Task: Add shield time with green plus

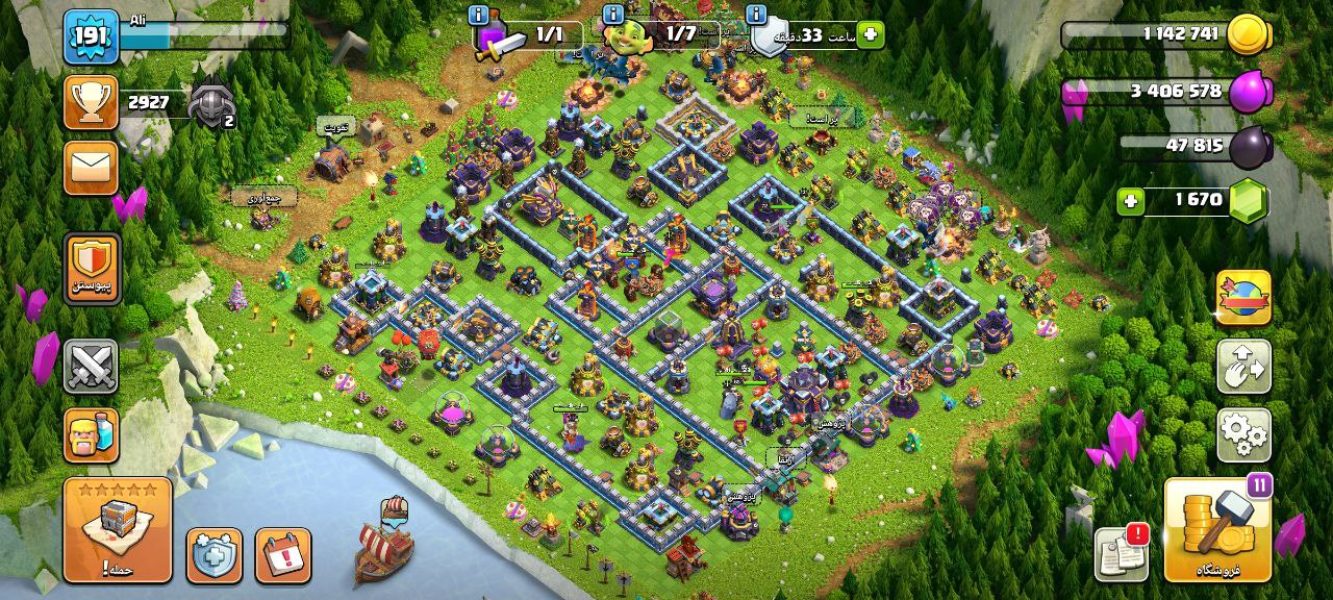Action: pyautogui.click(x=870, y=35)
